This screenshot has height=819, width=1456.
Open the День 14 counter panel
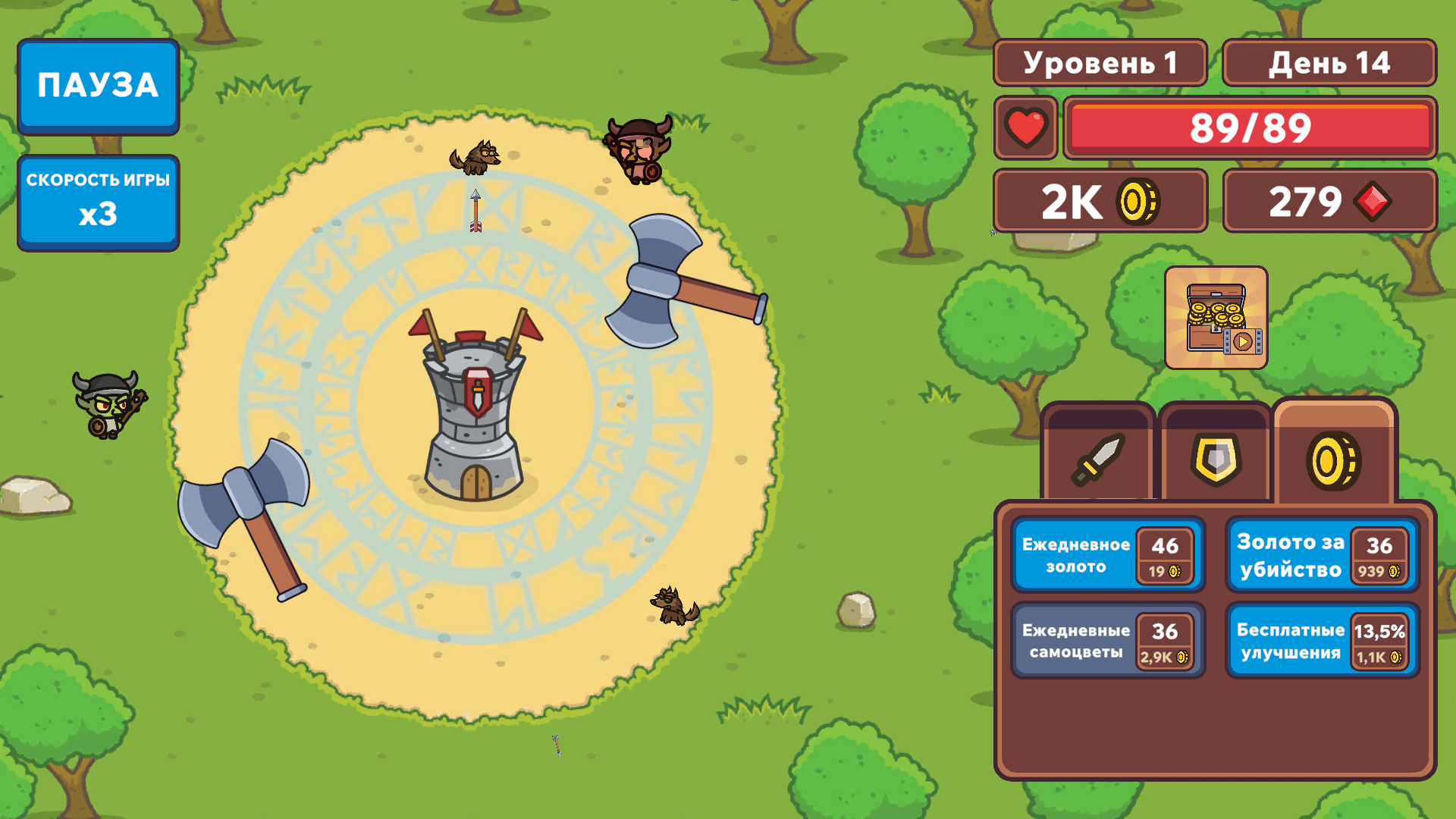point(1330,64)
